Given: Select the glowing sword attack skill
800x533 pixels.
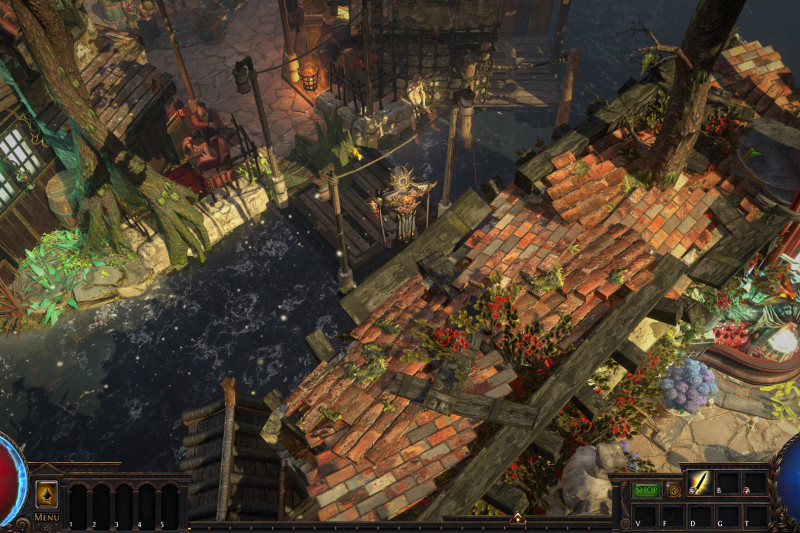Looking at the screenshot, I should click(x=700, y=483).
